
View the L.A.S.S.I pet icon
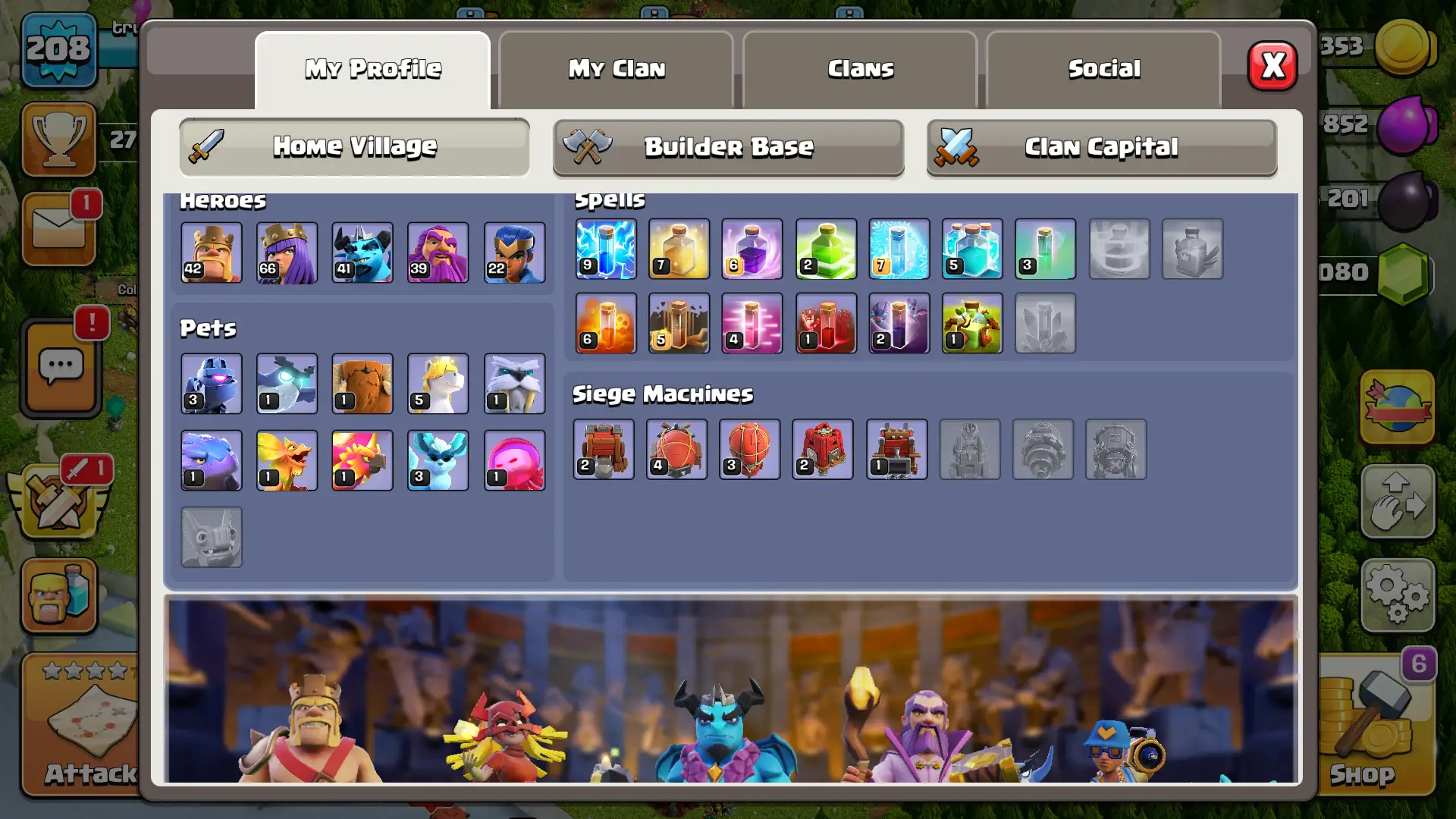pos(211,384)
